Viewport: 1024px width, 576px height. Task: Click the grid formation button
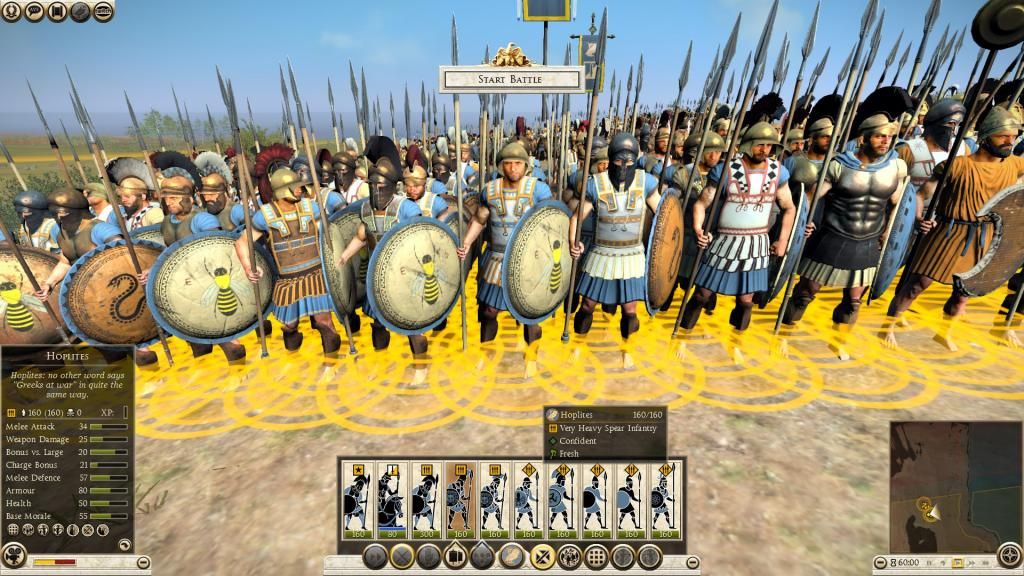coord(596,556)
